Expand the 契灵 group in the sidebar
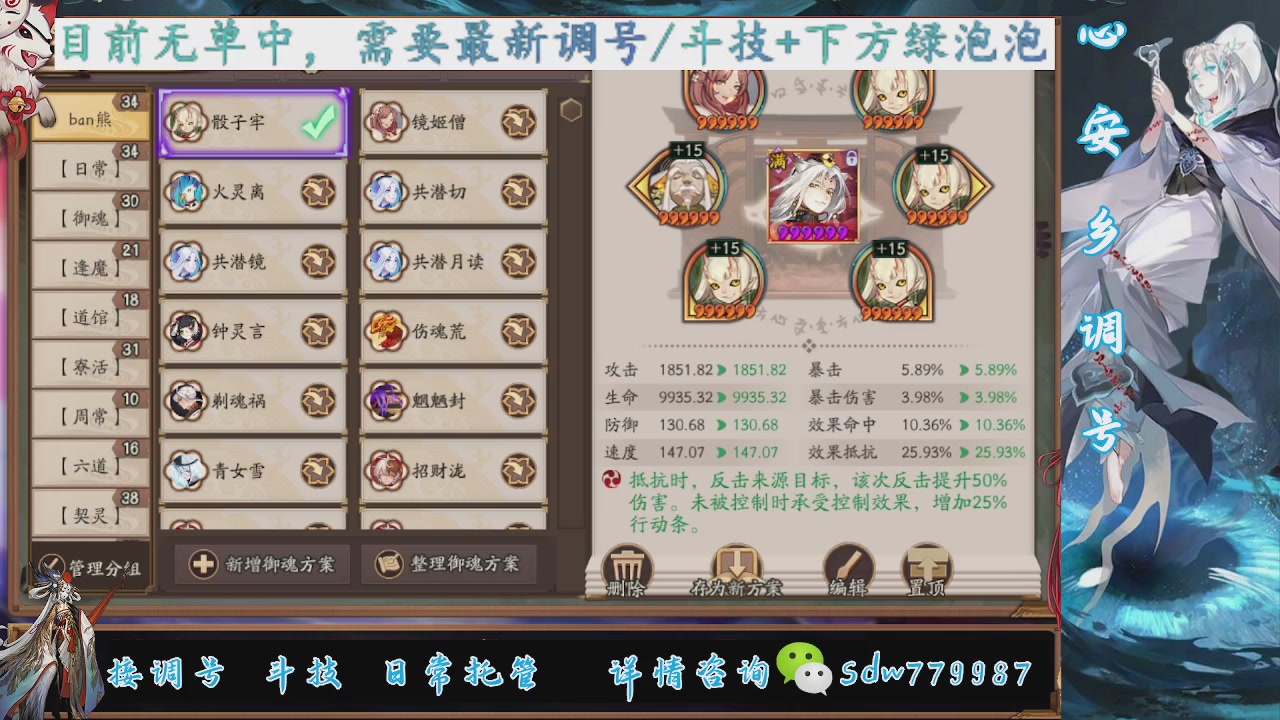The width and height of the screenshot is (1280, 720). click(88, 515)
